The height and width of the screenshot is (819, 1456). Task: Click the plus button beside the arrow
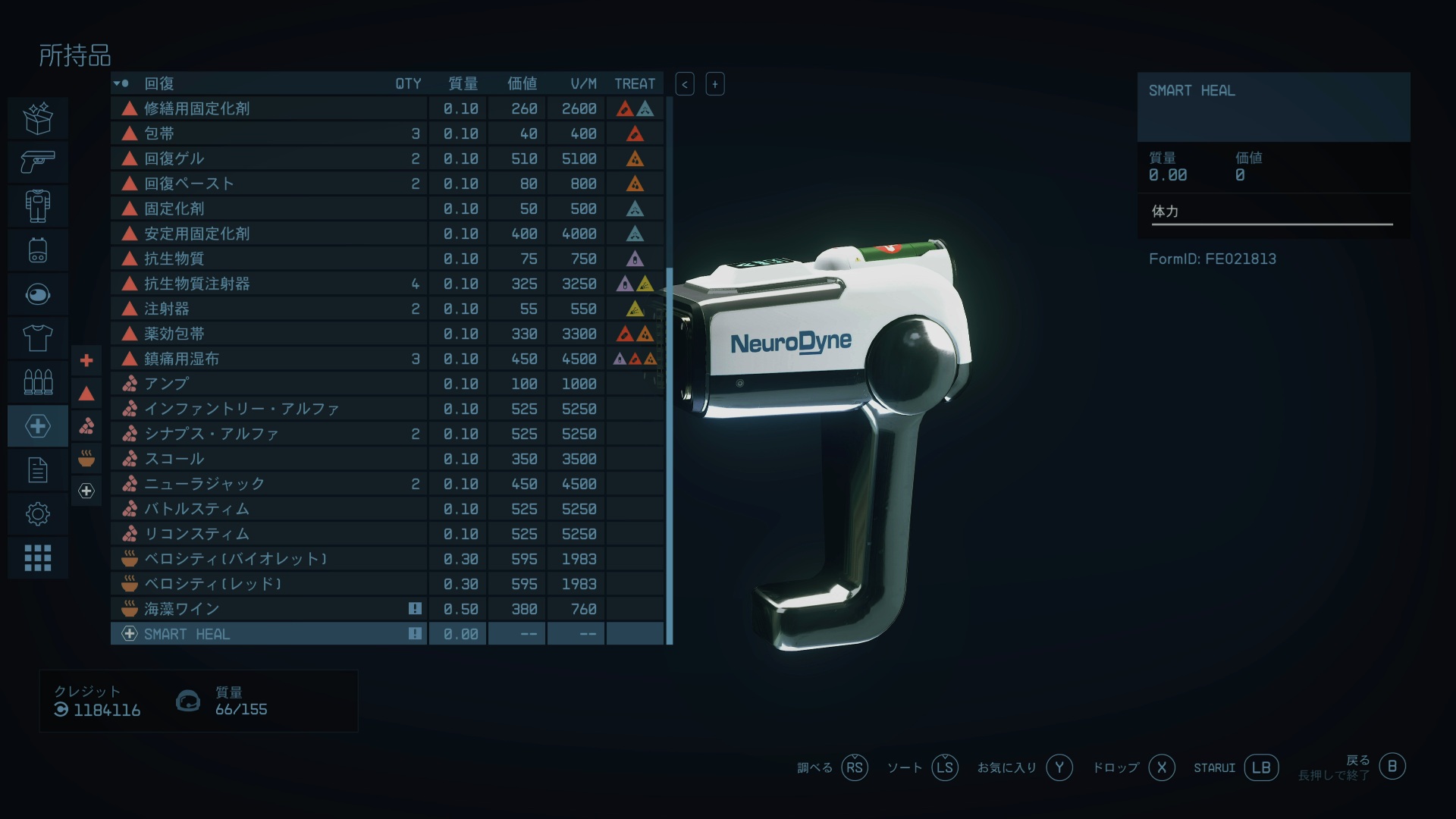pos(715,83)
